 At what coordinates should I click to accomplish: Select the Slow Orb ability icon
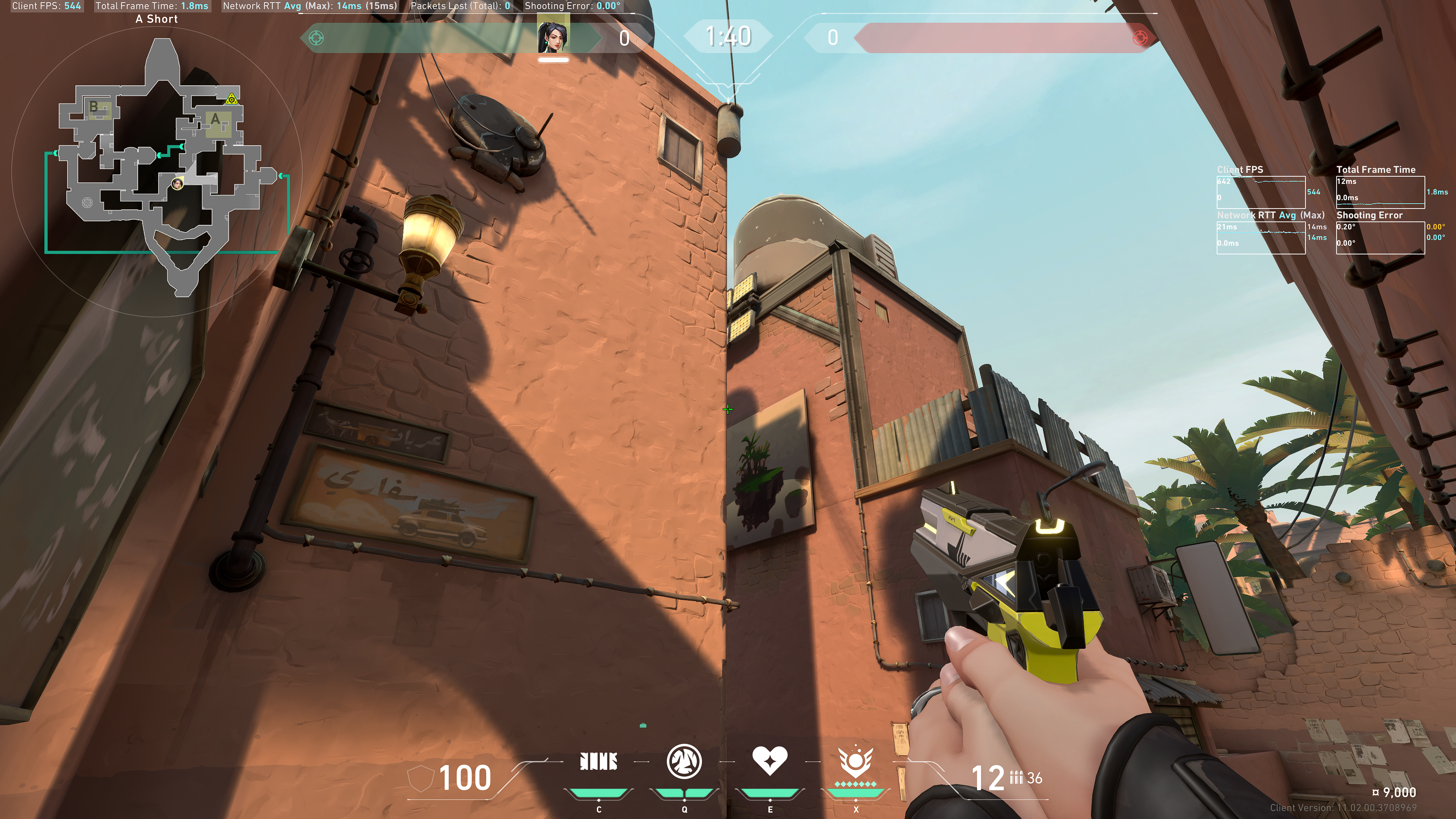coord(684,761)
